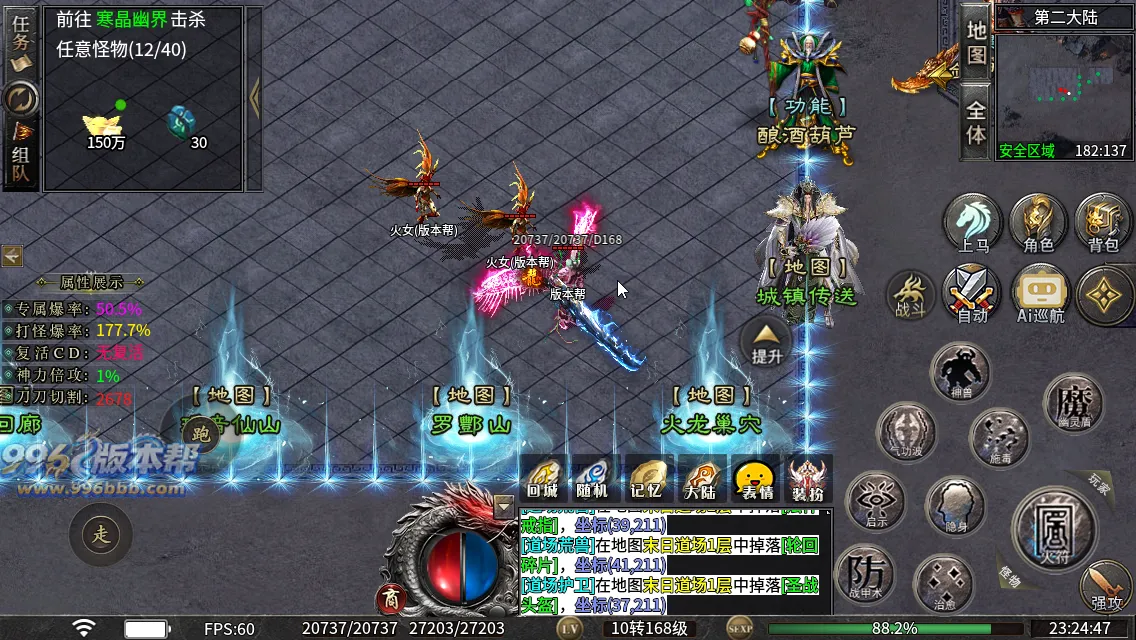This screenshot has width=1136, height=640.
Task: Click the circular refresh arrows button
Action: click(x=20, y=98)
